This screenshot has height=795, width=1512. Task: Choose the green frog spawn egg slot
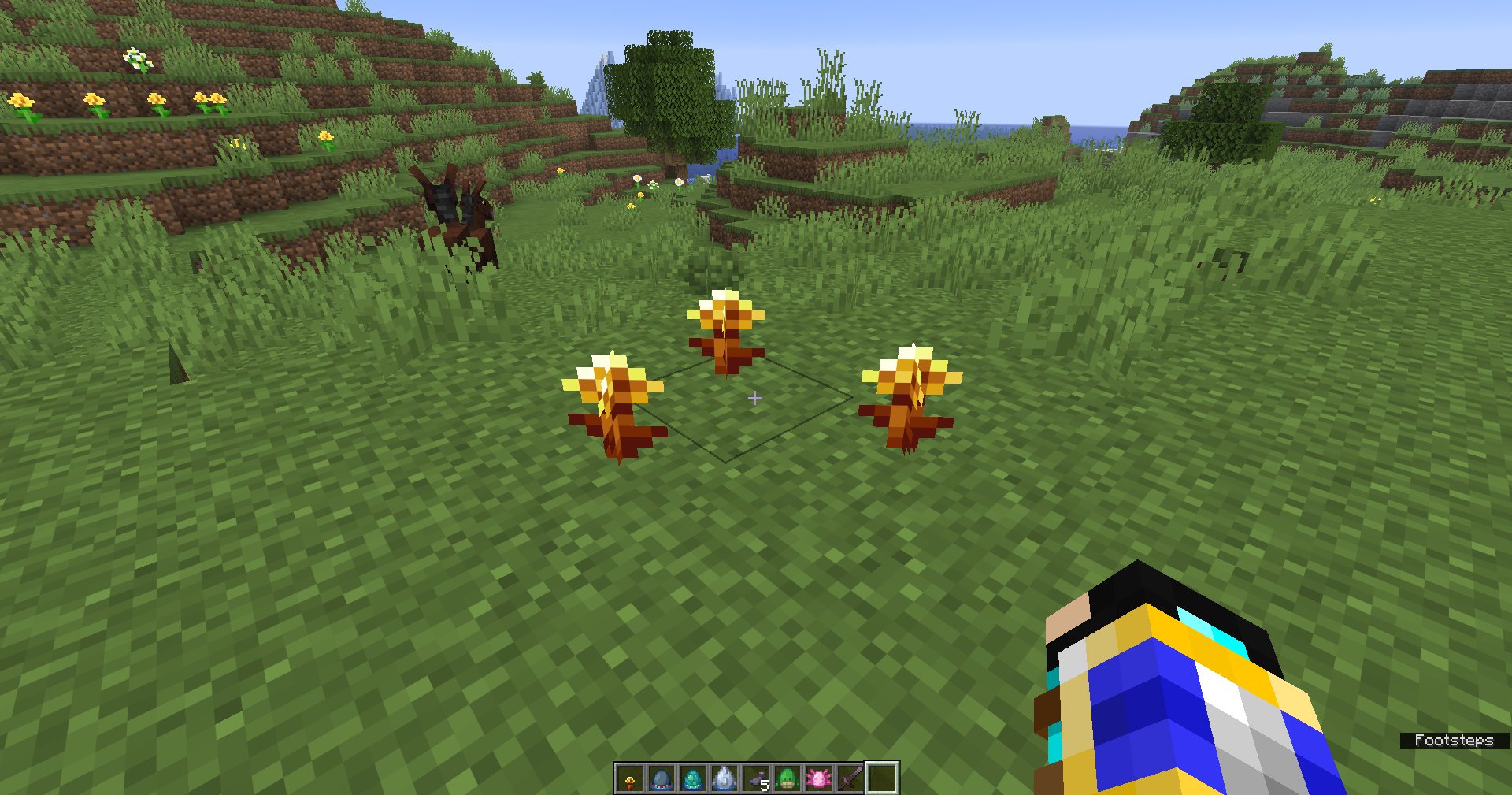(787, 778)
